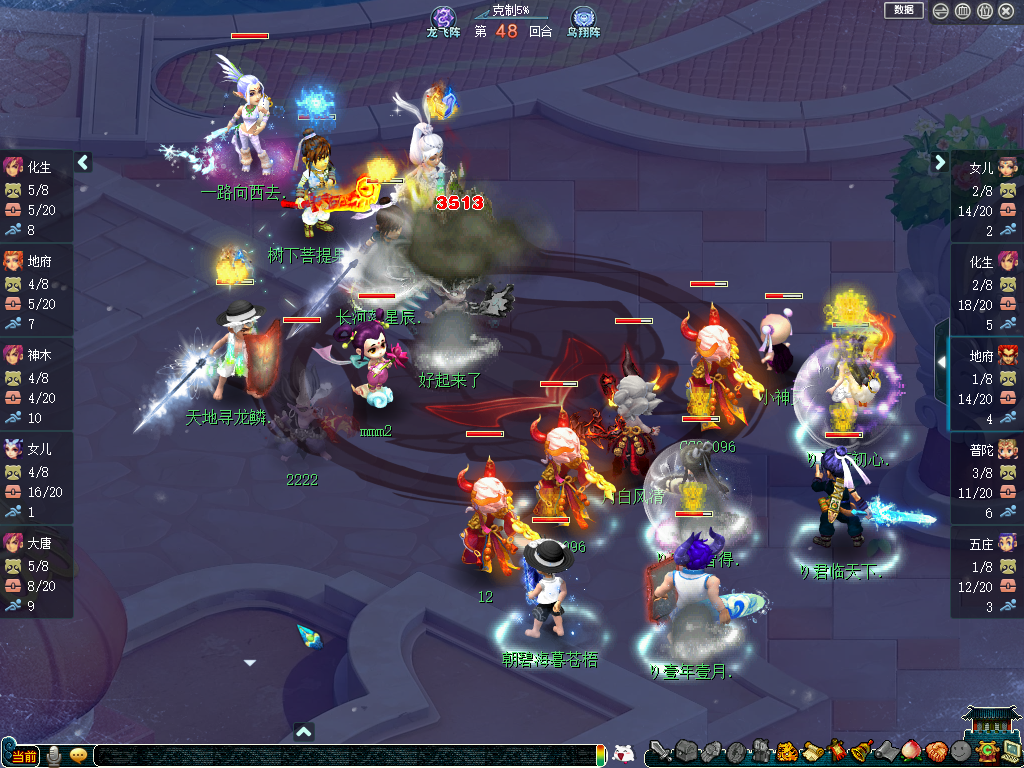Image resolution: width=1024 pixels, height=768 pixels.
Task: Click the tiger head toolbar icon
Action: click(786, 752)
